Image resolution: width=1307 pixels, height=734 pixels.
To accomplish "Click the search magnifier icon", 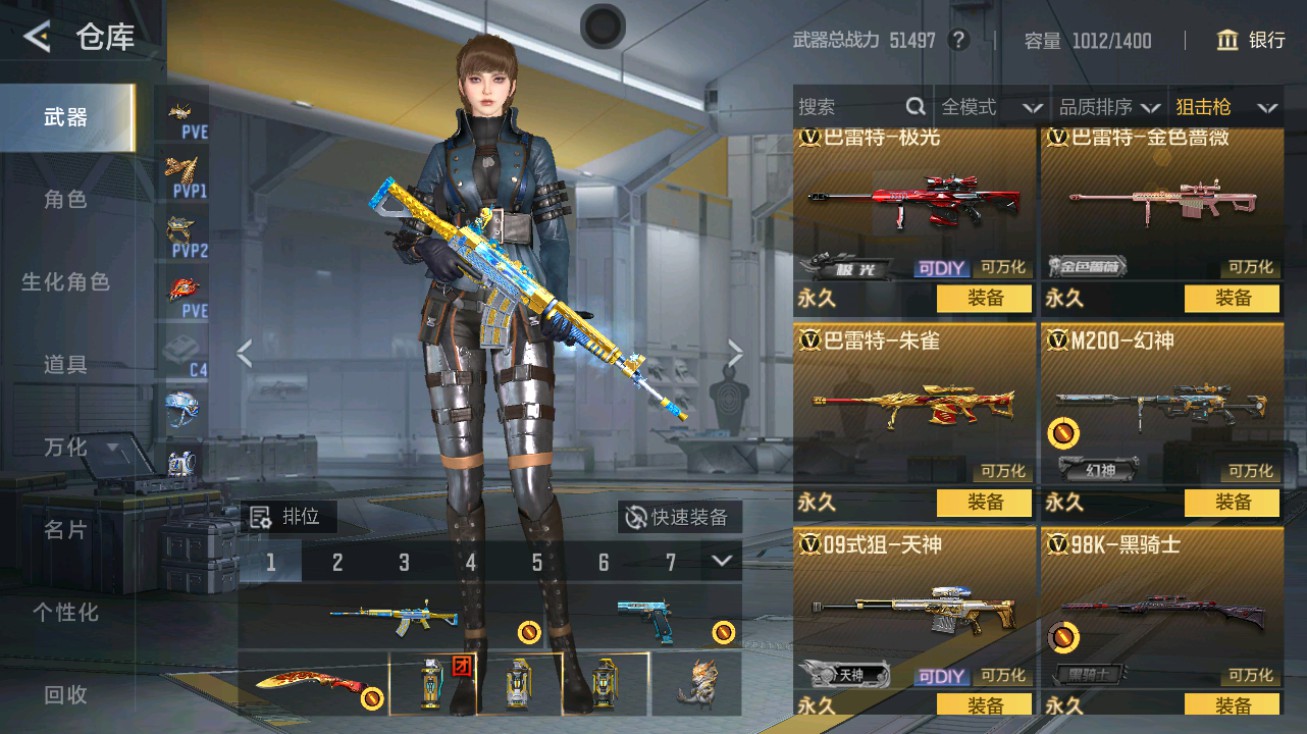I will click(x=914, y=106).
